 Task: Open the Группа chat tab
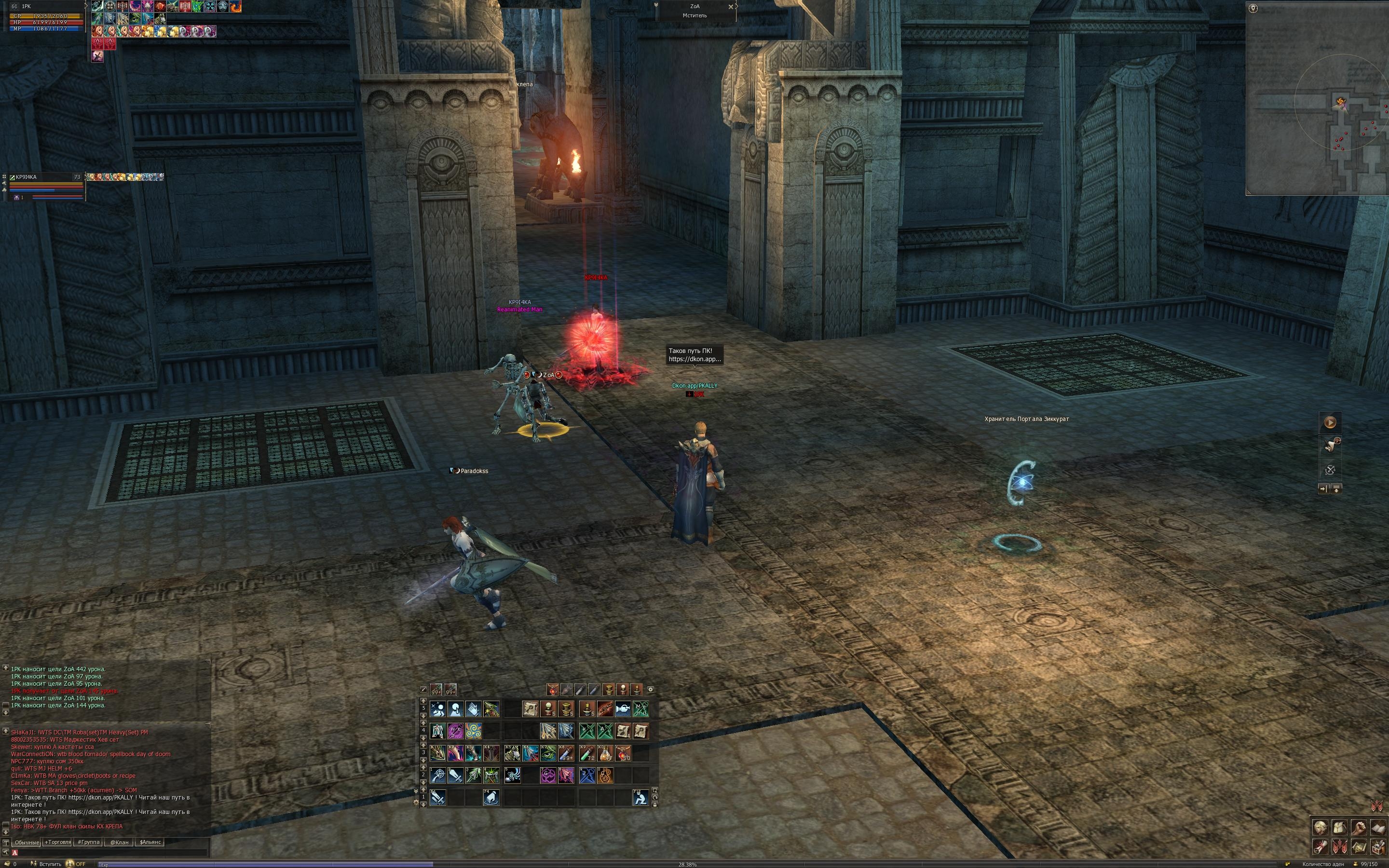[89, 842]
